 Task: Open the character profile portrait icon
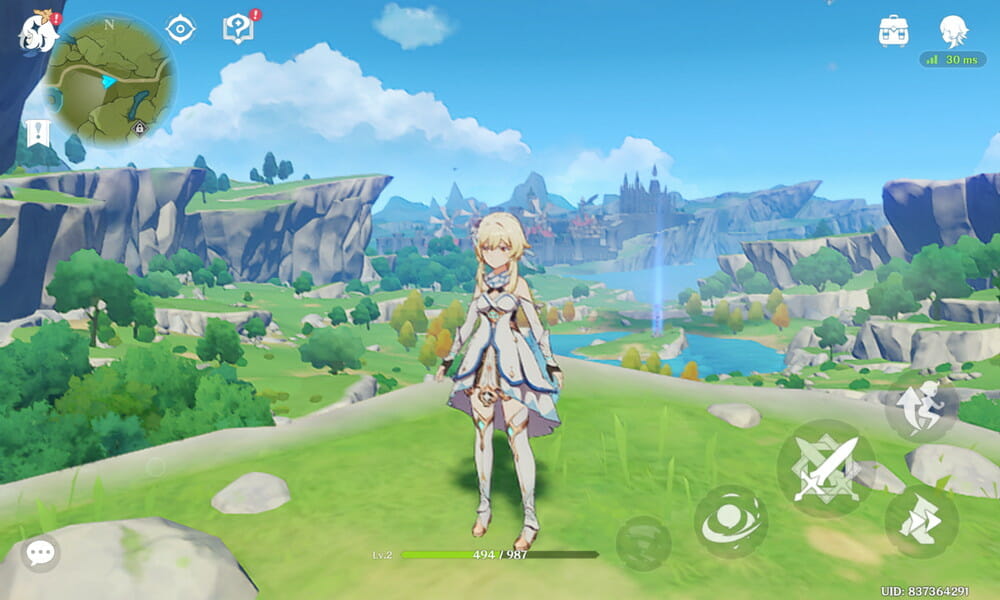point(953,30)
